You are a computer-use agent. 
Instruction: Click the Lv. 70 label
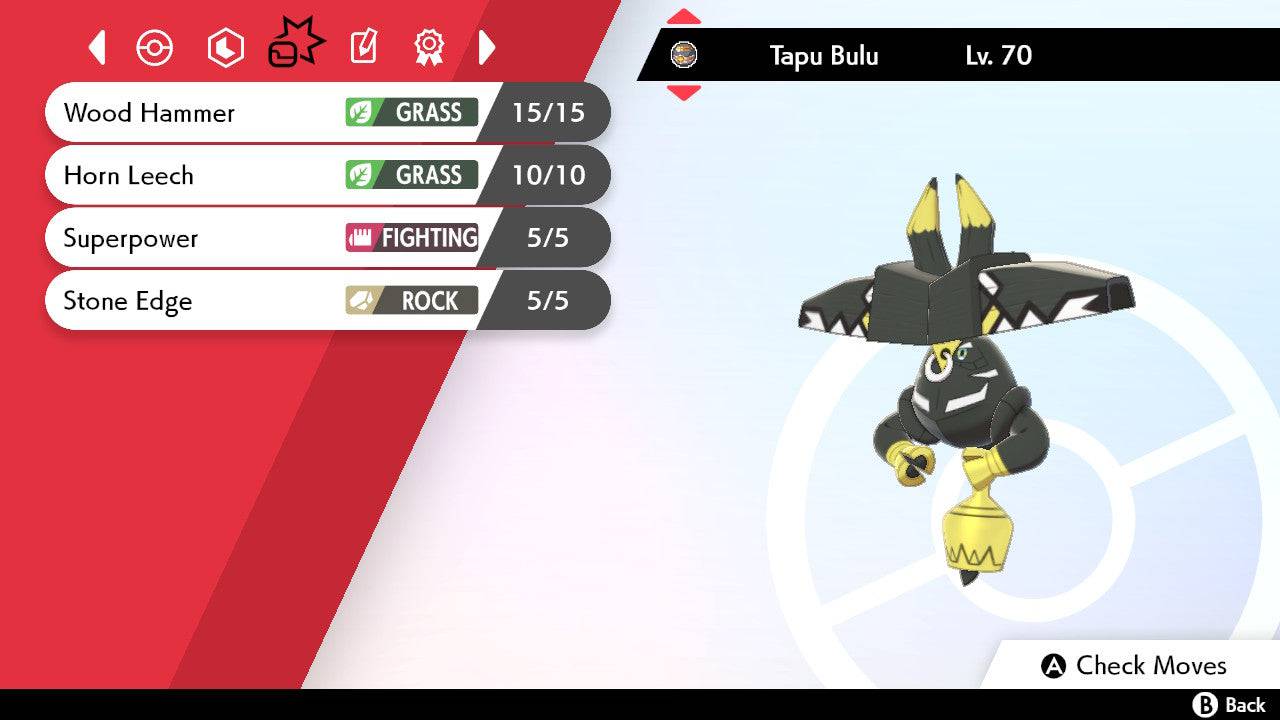(x=1000, y=56)
